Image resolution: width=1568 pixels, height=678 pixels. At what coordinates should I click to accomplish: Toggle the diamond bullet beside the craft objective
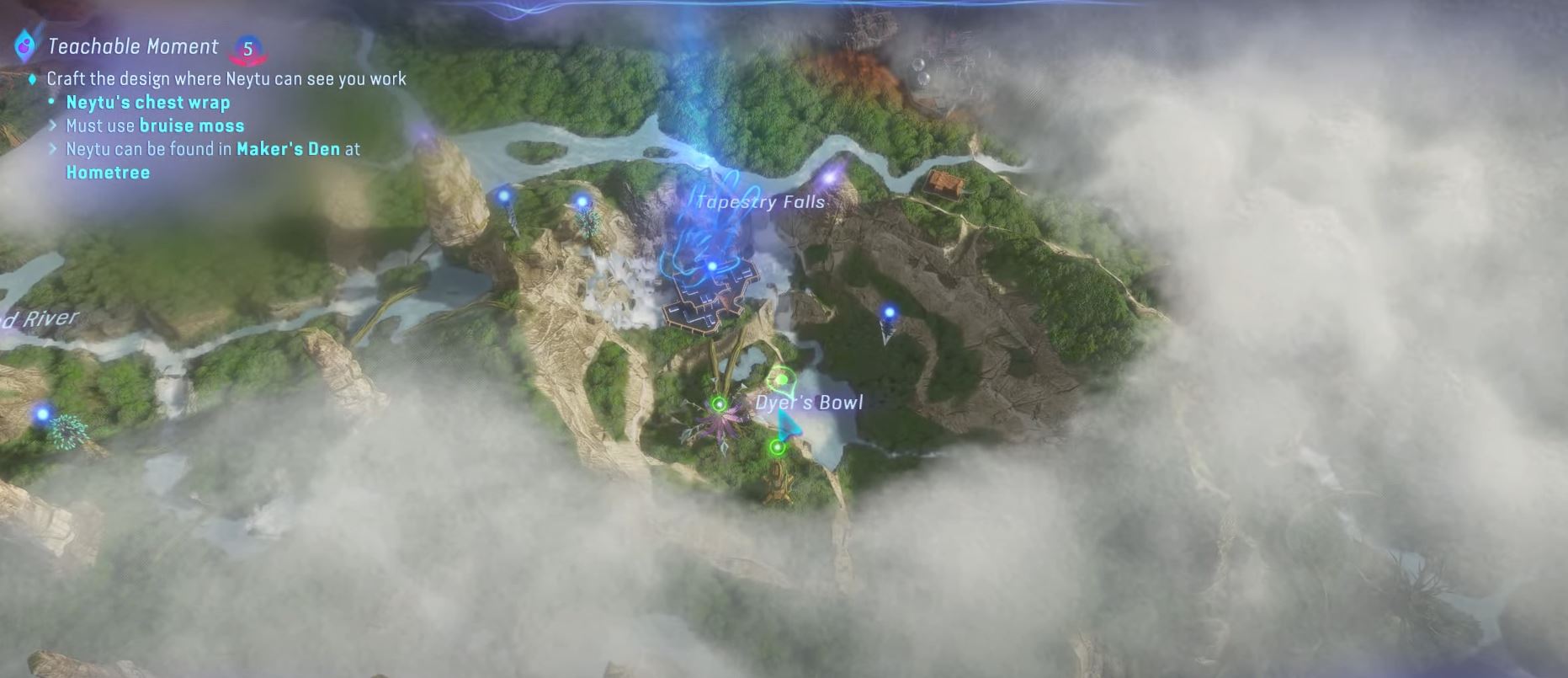[32, 78]
